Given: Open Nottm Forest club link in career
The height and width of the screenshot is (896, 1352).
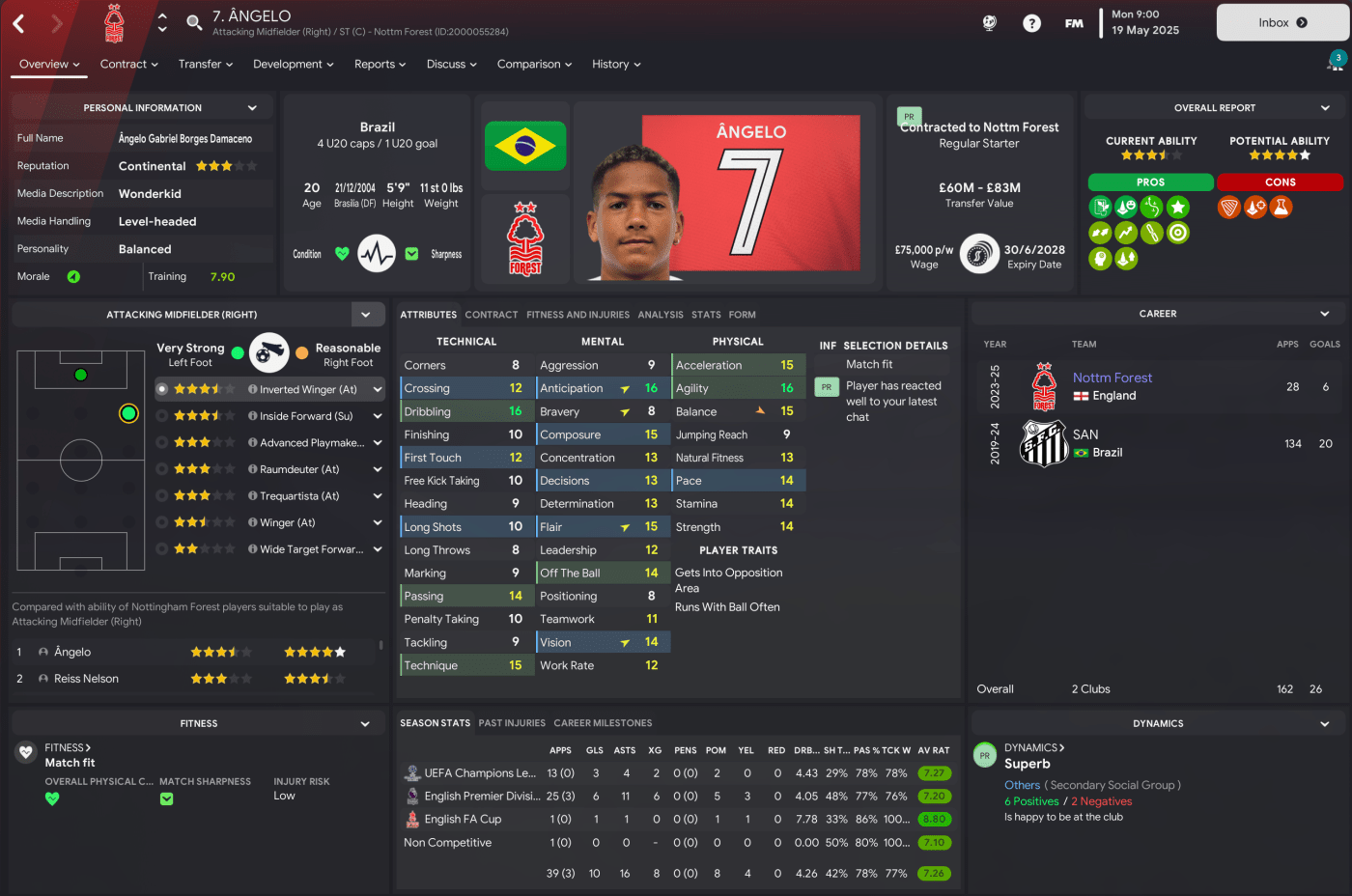Looking at the screenshot, I should click(1113, 378).
